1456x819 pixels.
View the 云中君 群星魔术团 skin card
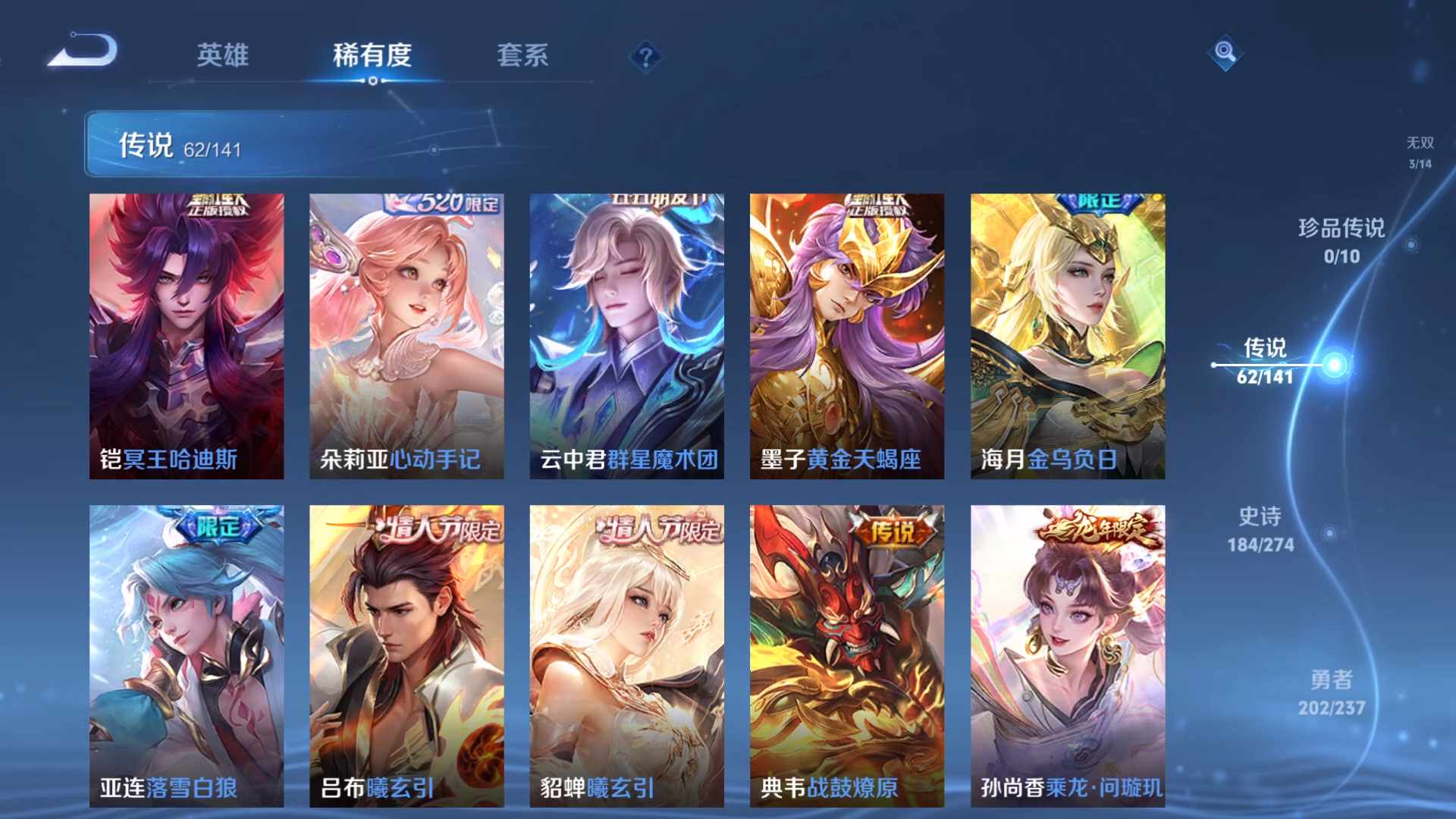[x=626, y=336]
